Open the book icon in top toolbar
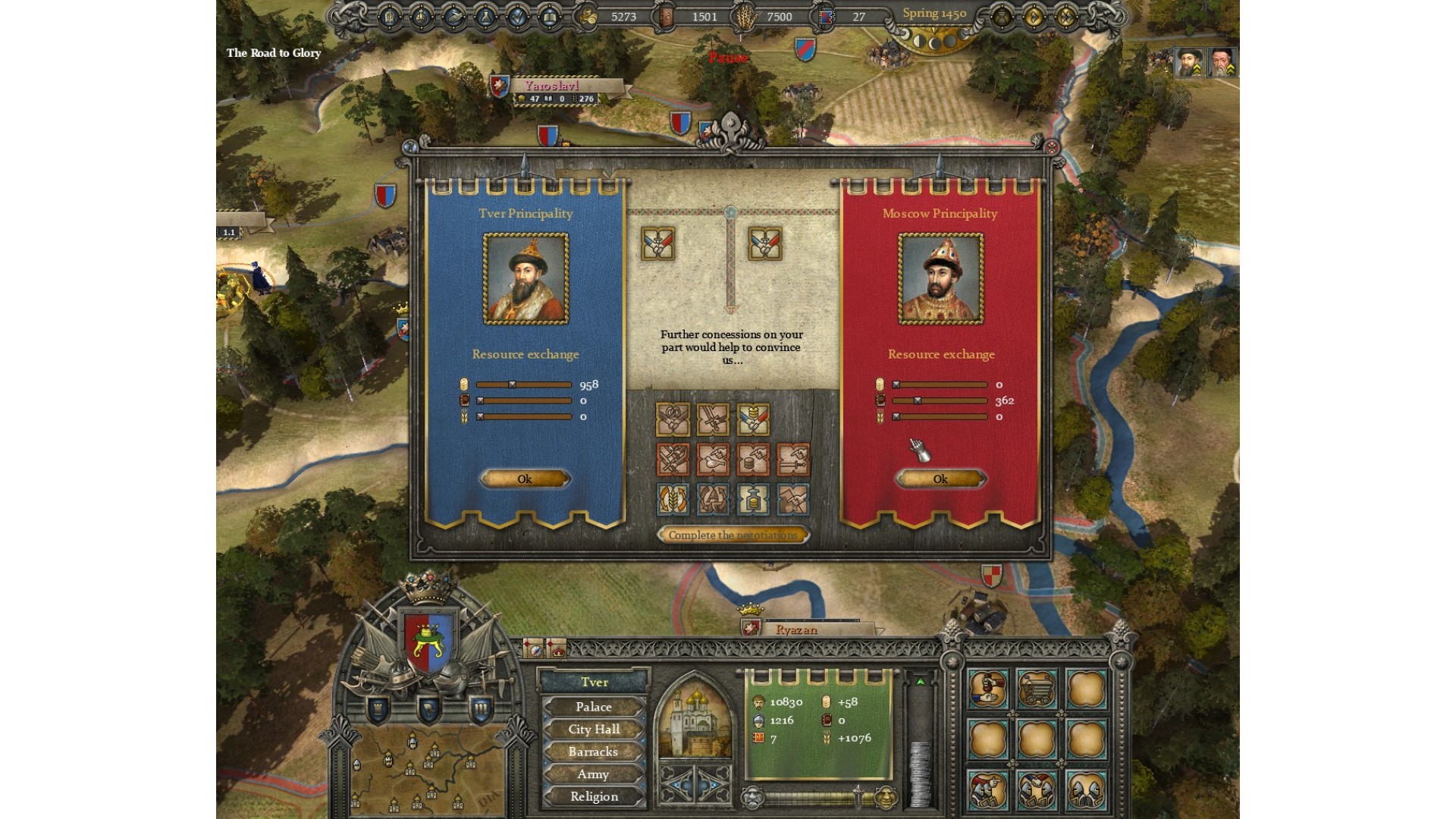Viewport: 1456px width, 819px height. 550,17
